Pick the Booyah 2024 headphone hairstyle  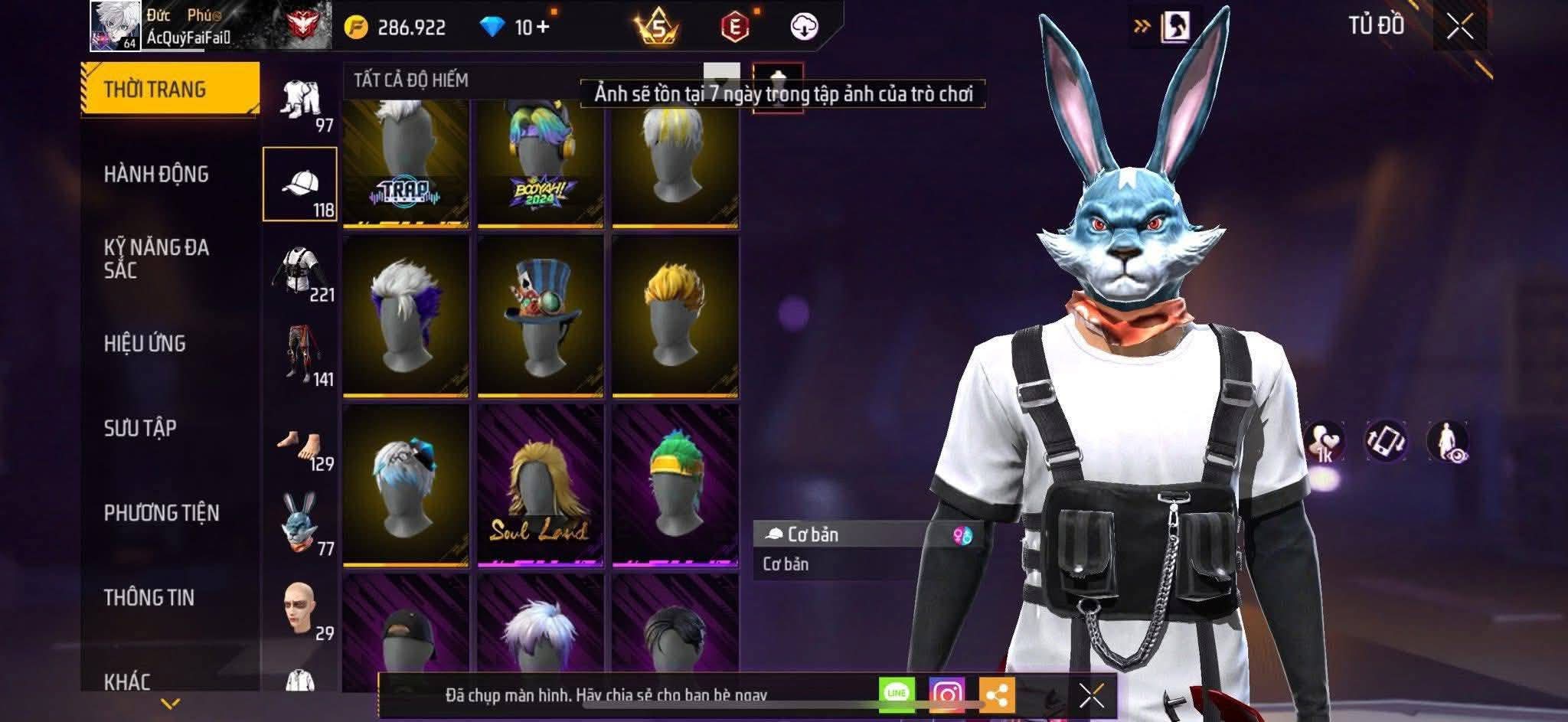coord(540,165)
